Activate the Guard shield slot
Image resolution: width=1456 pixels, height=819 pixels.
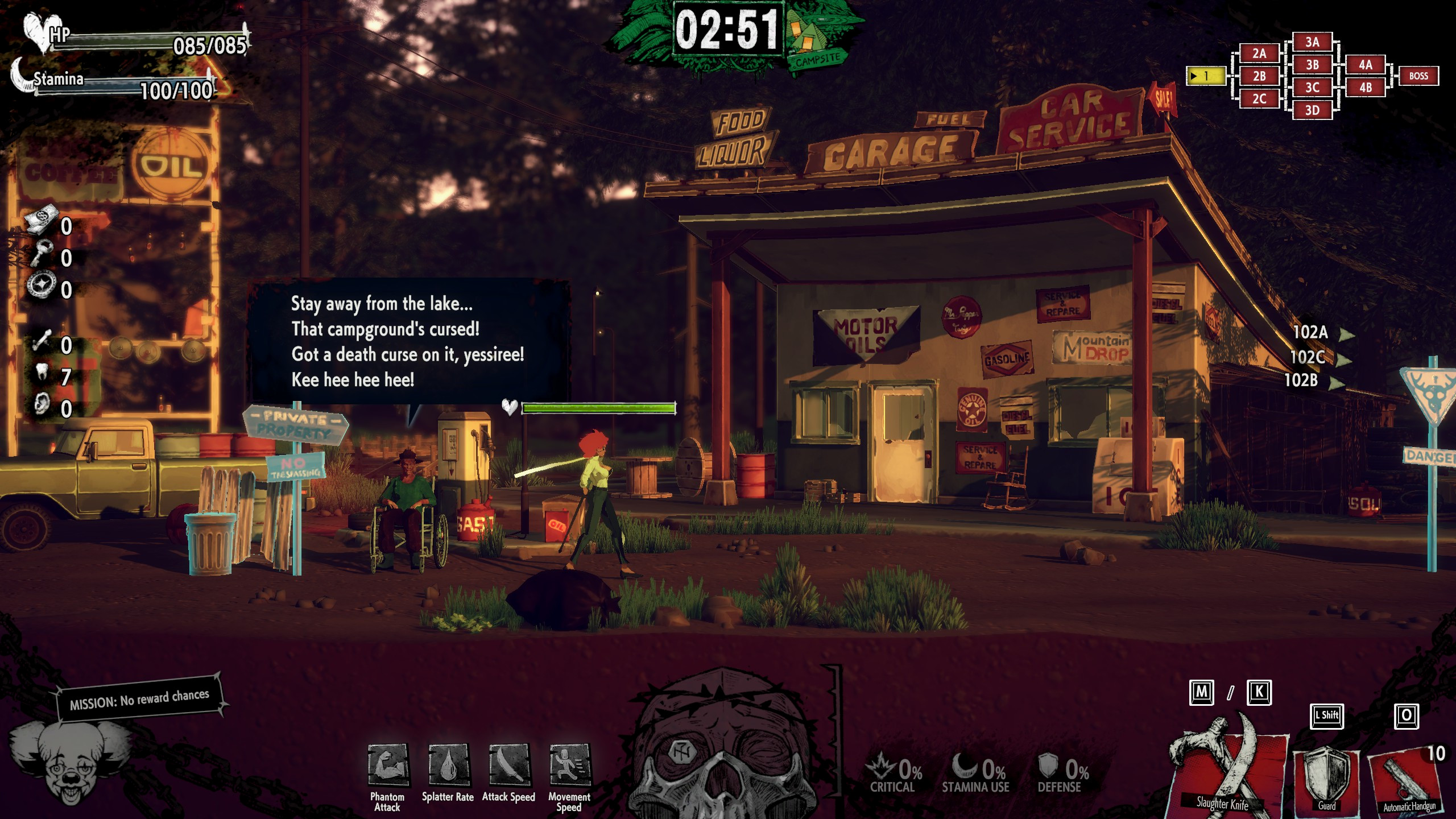pos(1327,776)
